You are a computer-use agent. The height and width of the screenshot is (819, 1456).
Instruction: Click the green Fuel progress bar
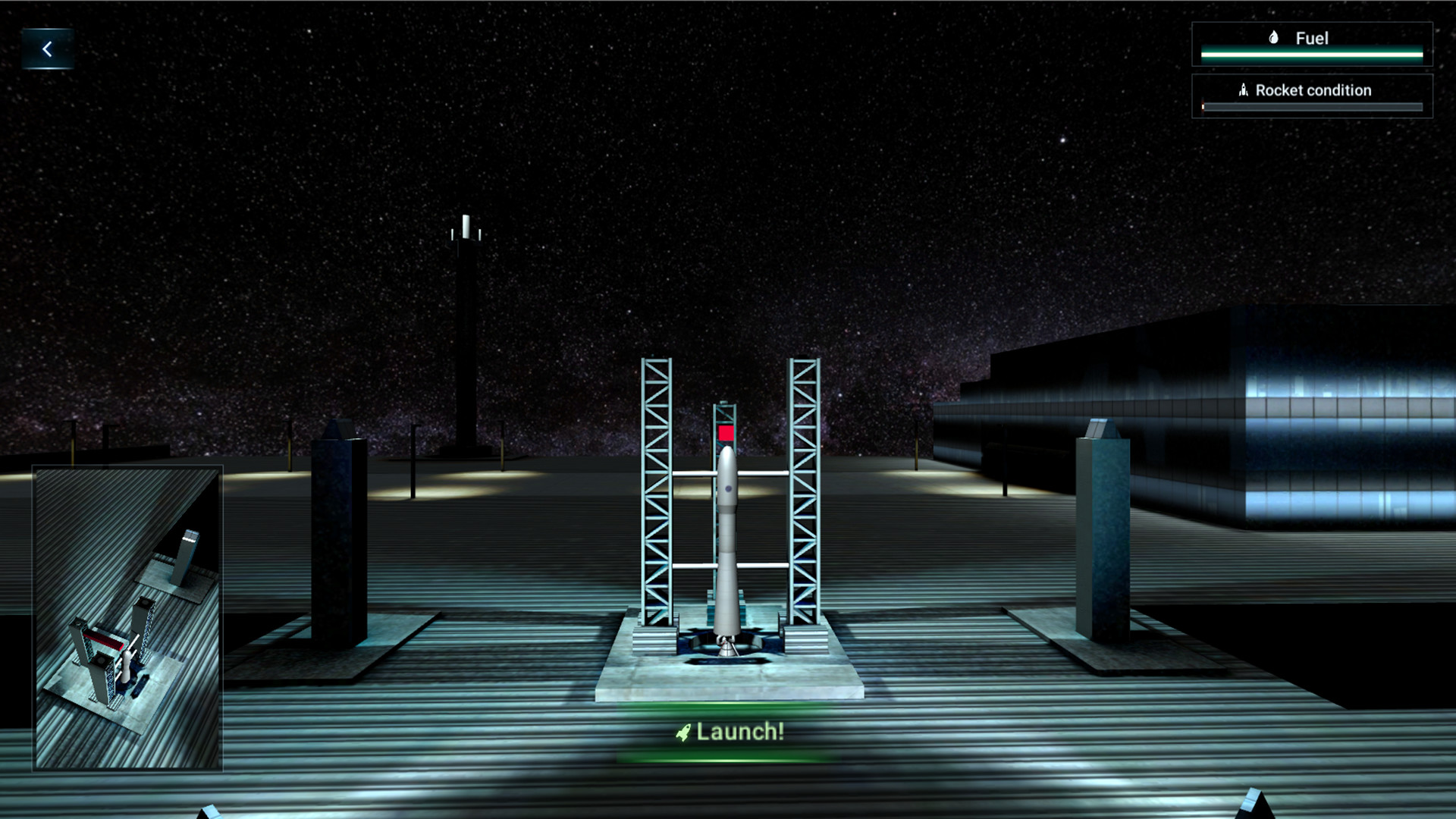tap(1313, 53)
